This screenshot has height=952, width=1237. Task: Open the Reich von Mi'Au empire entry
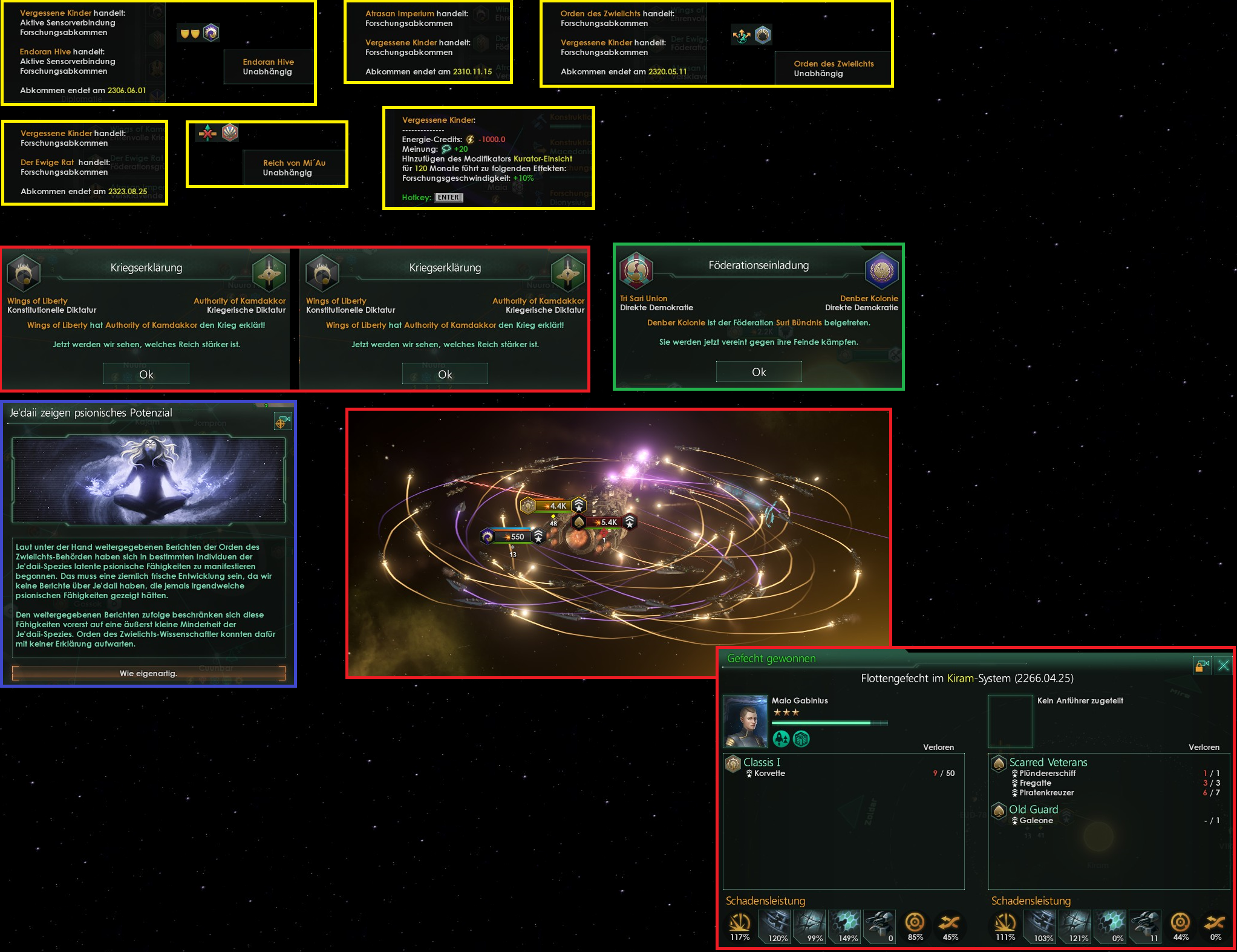(x=294, y=168)
